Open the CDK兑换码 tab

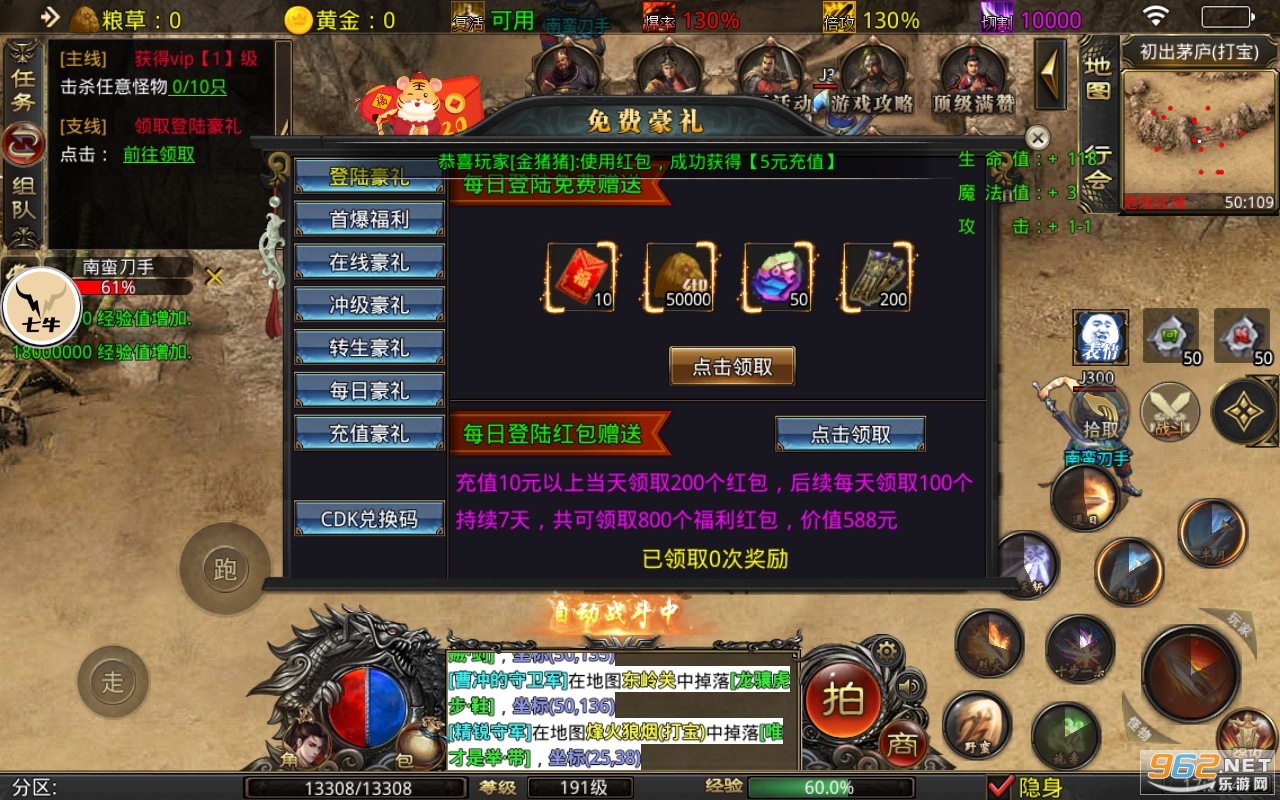(x=369, y=519)
